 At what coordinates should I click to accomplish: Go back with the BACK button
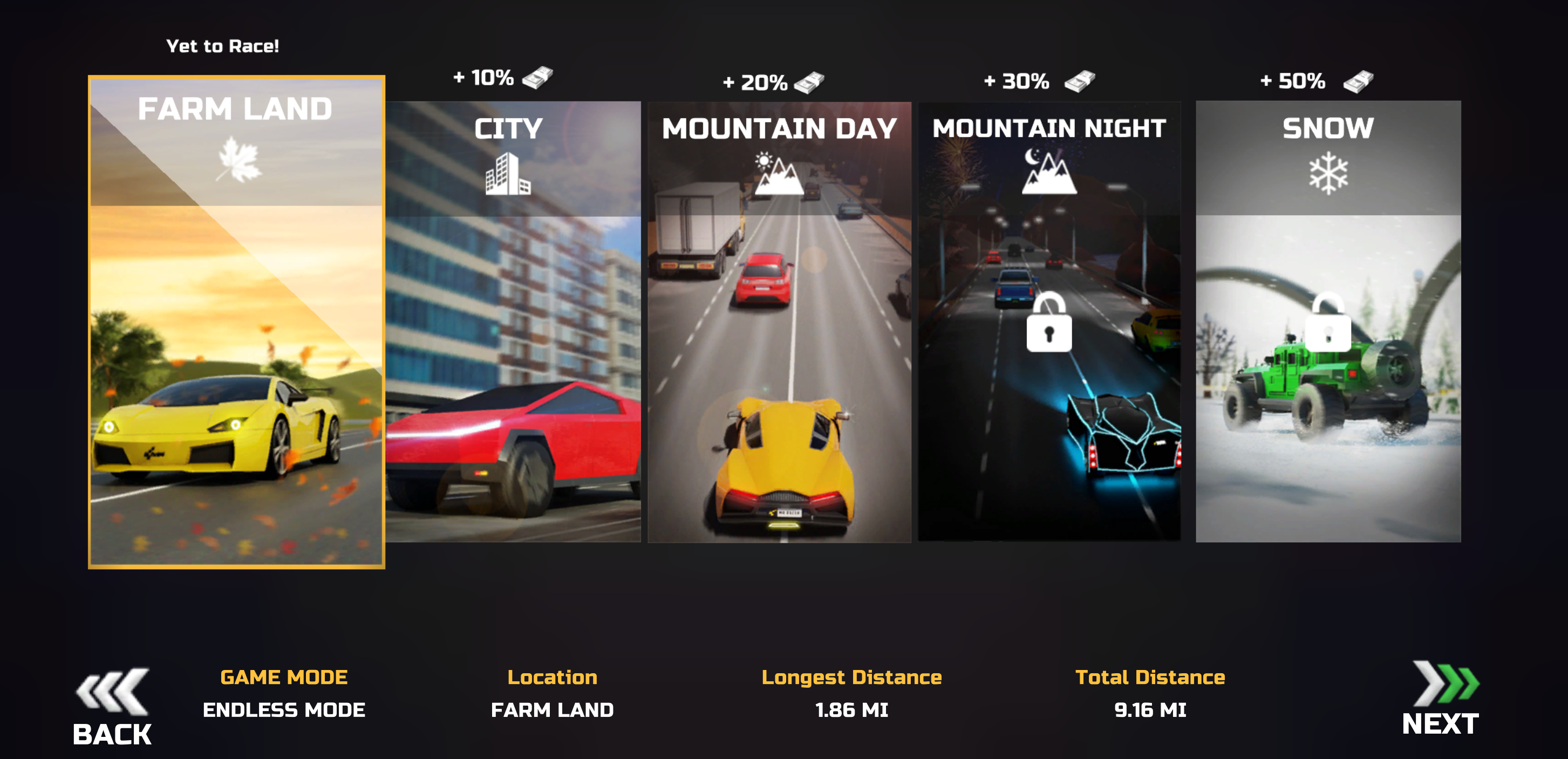(112, 707)
